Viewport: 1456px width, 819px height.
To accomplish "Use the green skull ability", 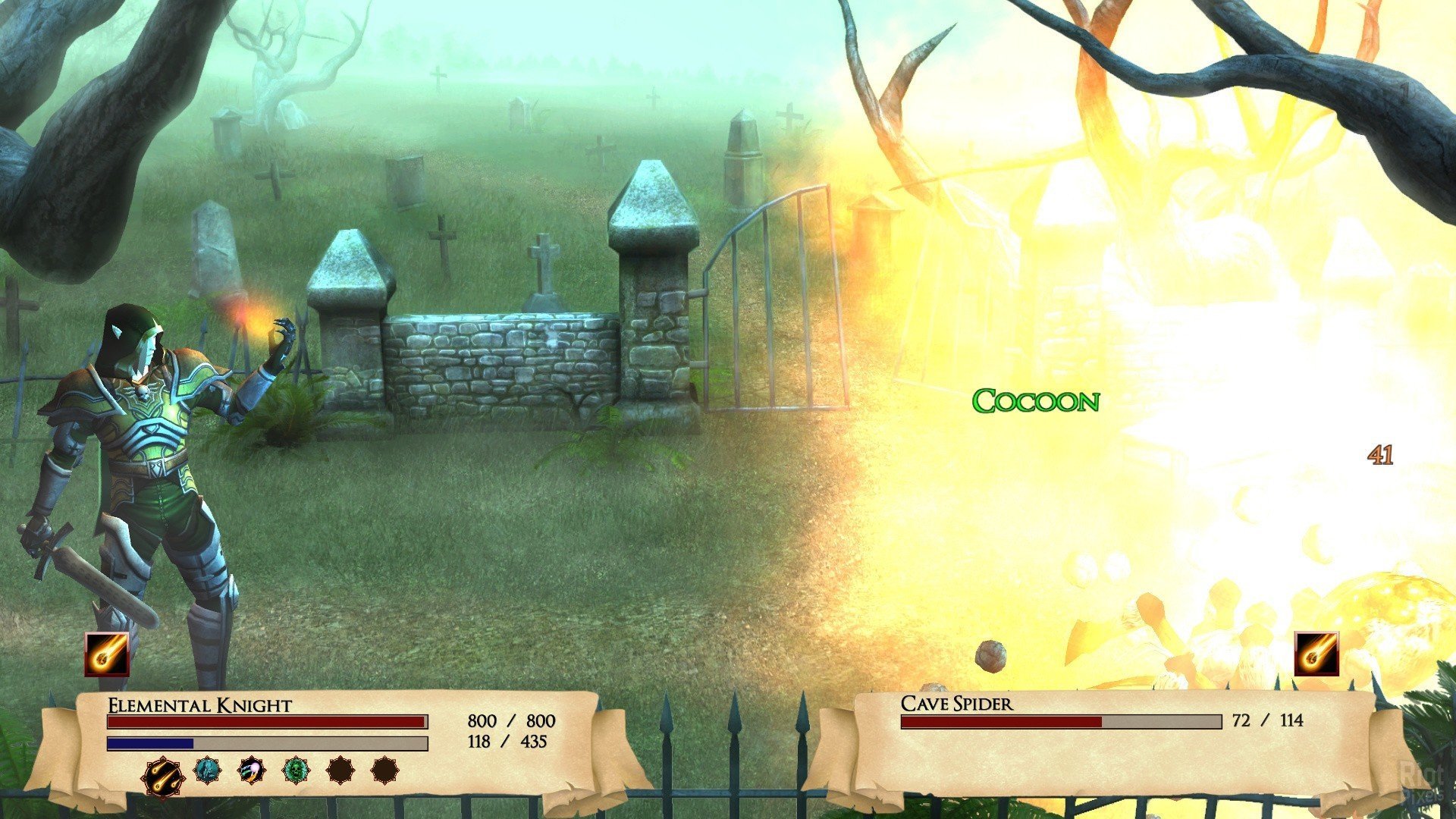I will coord(296,770).
